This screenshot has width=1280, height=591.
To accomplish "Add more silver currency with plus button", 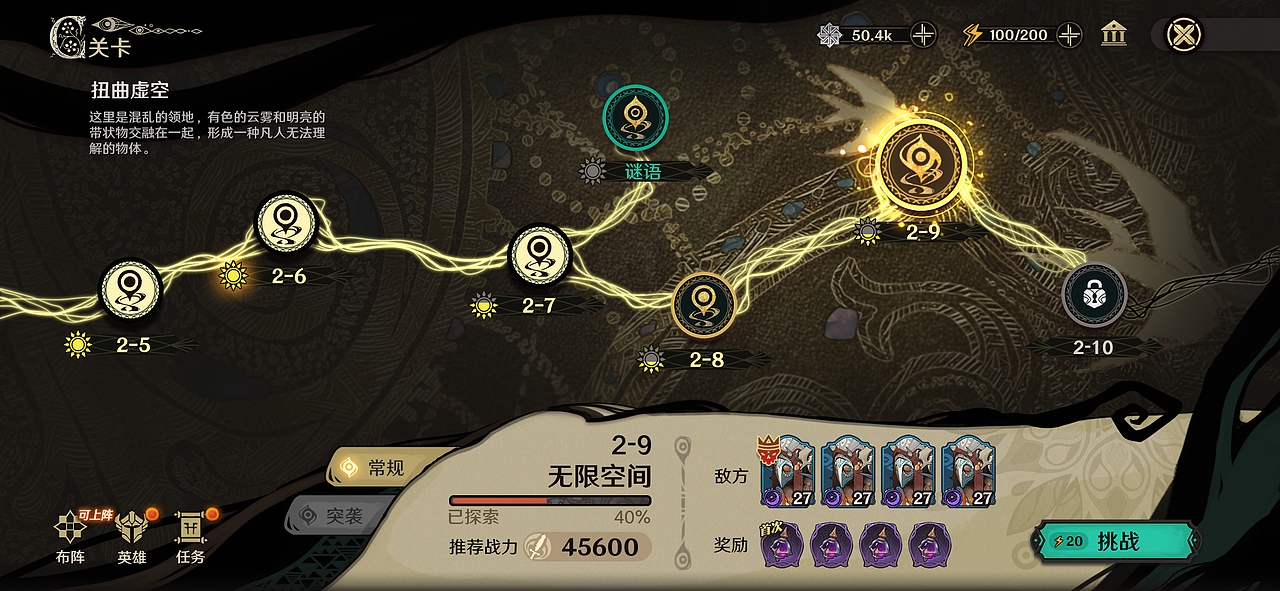I will (x=923, y=35).
